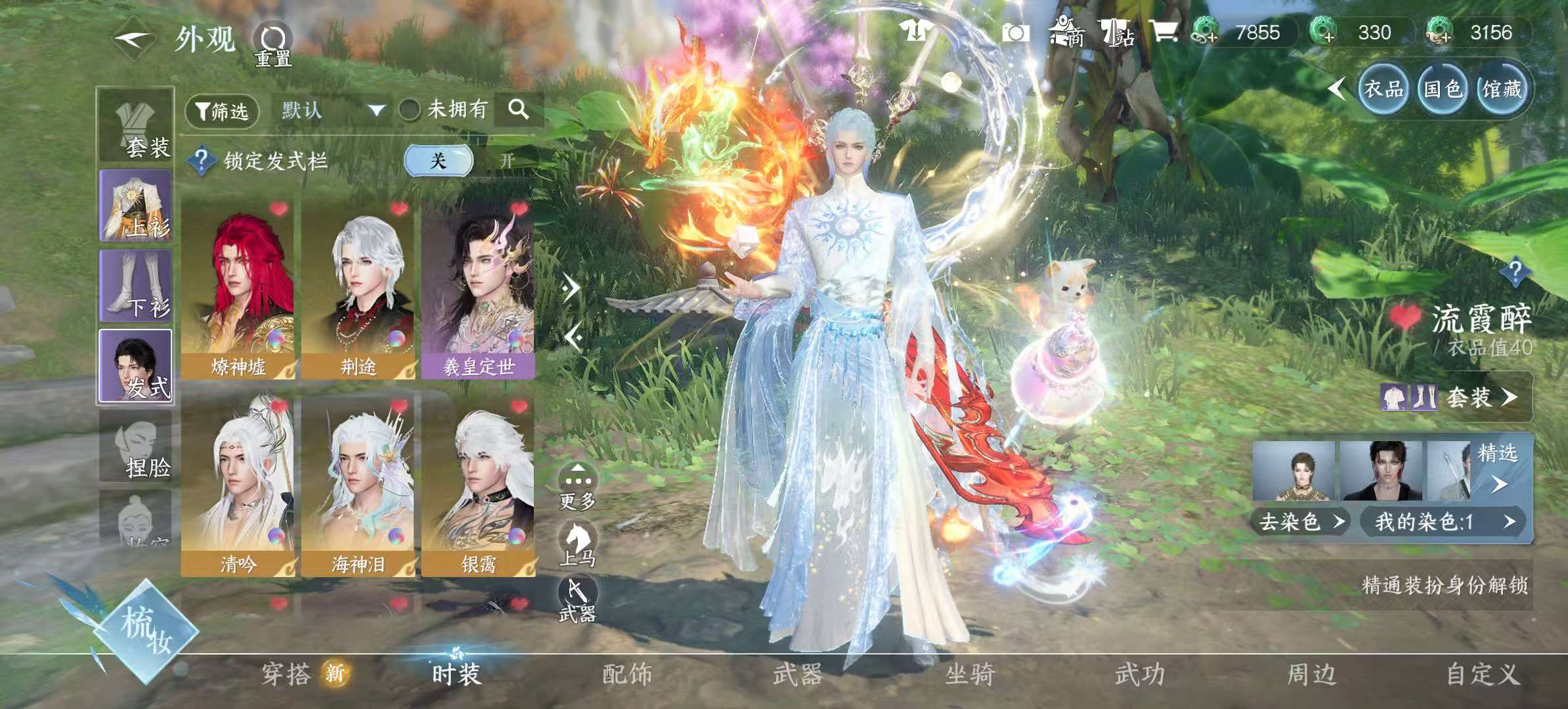Switch to the 配饰 bottom tab

click(x=627, y=674)
